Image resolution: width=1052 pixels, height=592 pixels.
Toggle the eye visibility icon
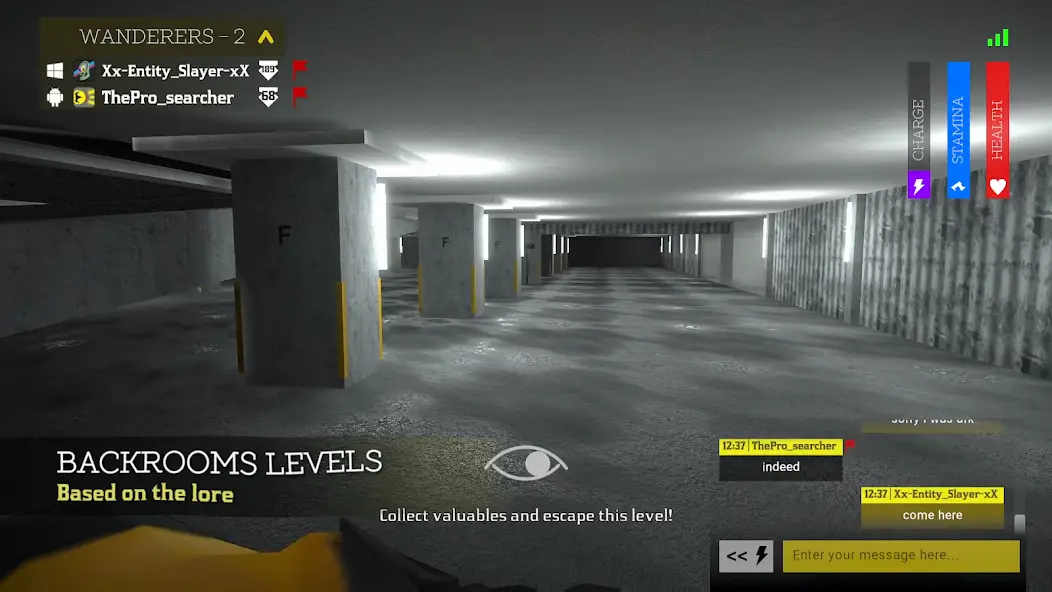[526, 463]
